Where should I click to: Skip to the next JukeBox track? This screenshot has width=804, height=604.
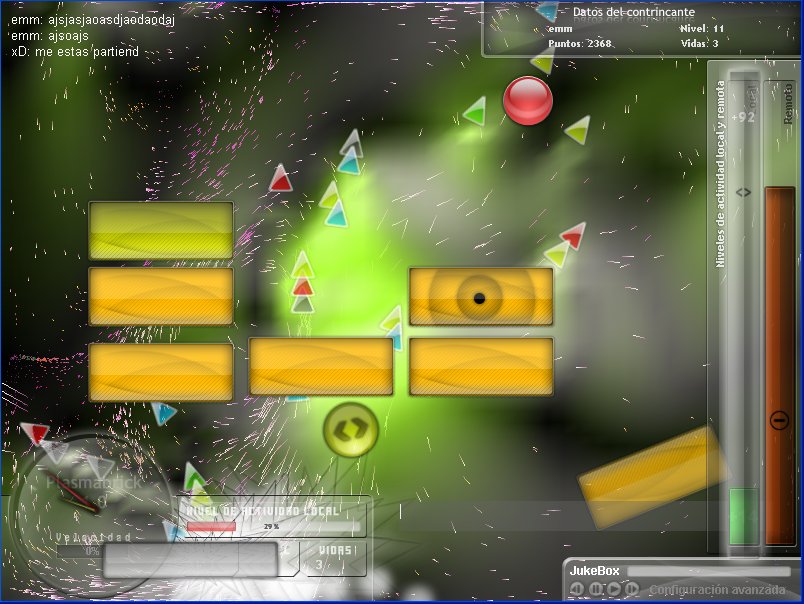coord(632,589)
